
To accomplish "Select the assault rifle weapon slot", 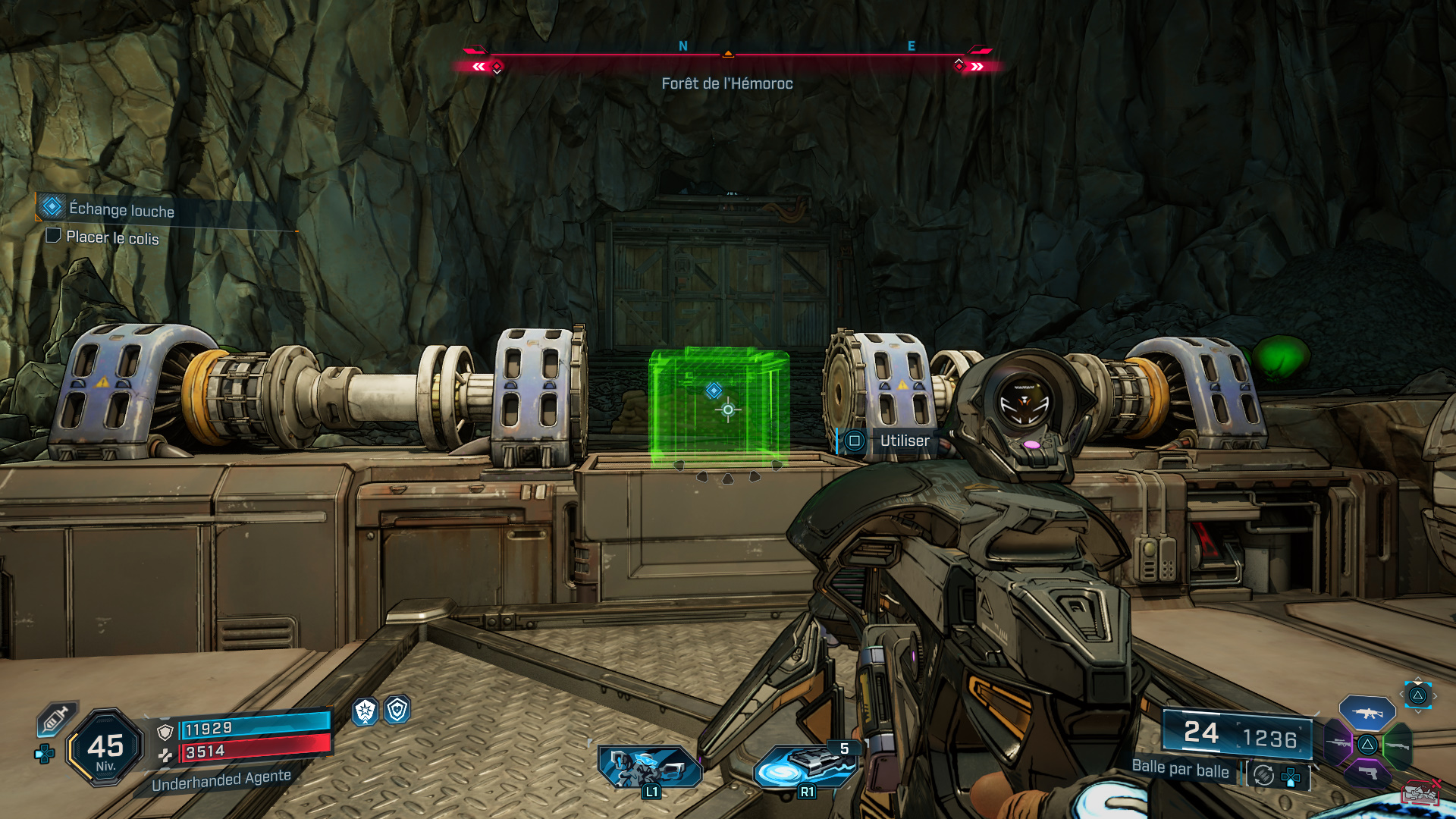I will pos(1367,713).
